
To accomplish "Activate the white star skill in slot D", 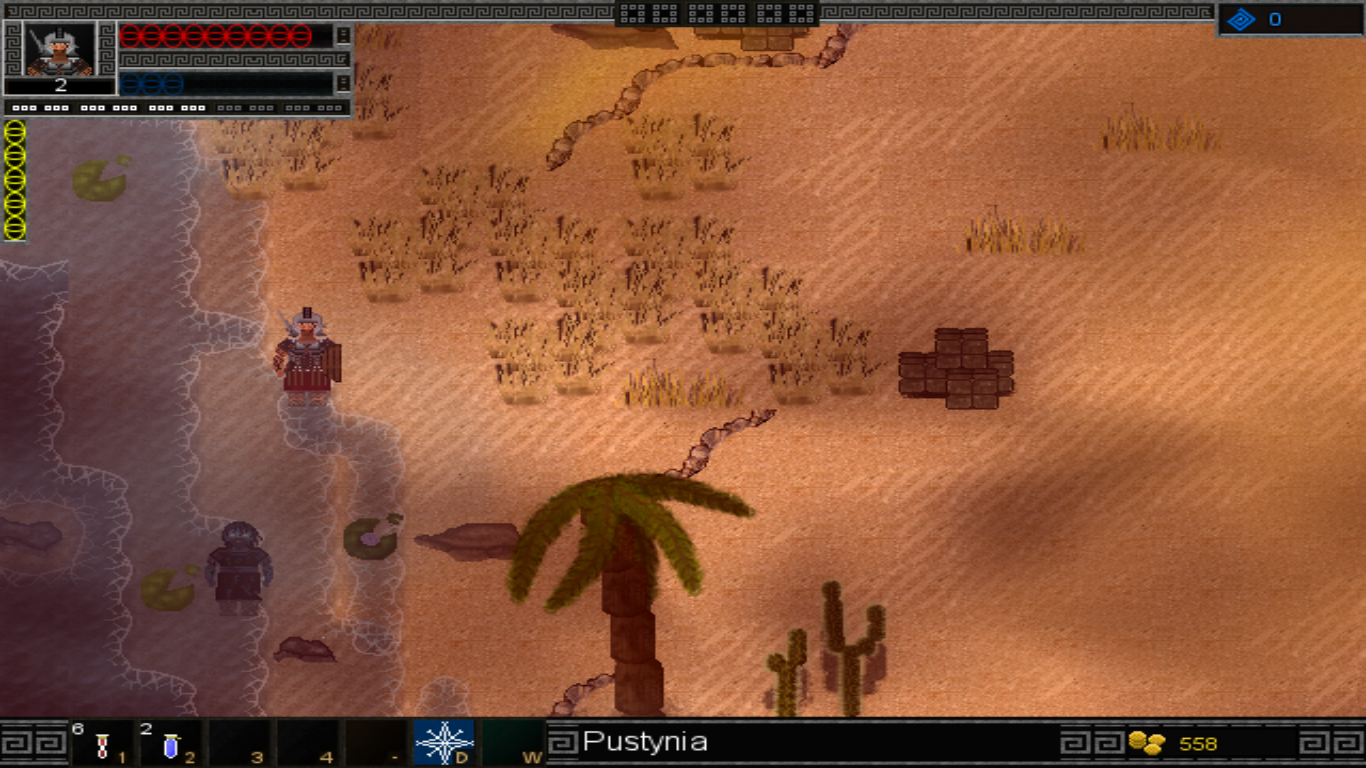I will pos(443,743).
